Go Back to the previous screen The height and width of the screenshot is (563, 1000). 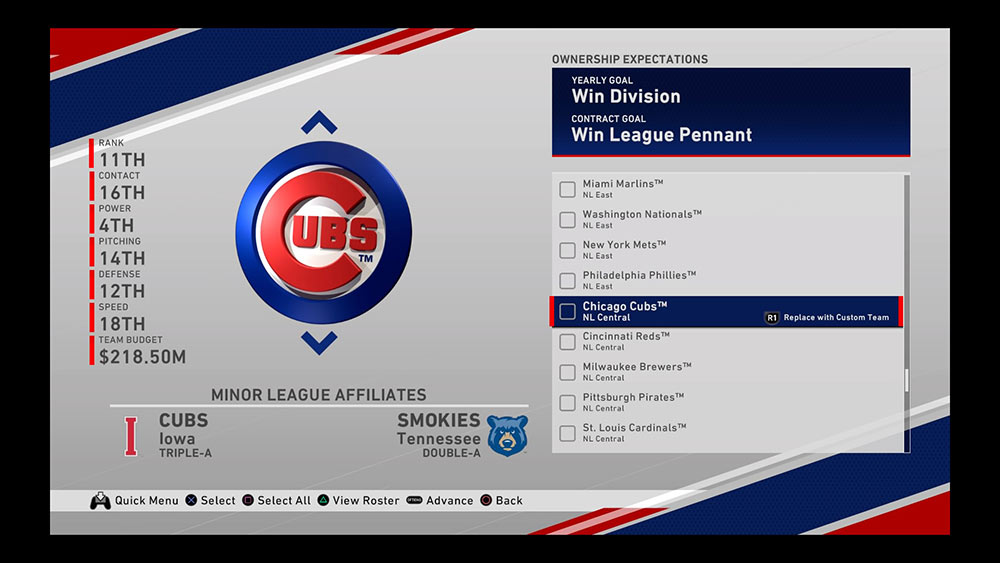(x=500, y=501)
